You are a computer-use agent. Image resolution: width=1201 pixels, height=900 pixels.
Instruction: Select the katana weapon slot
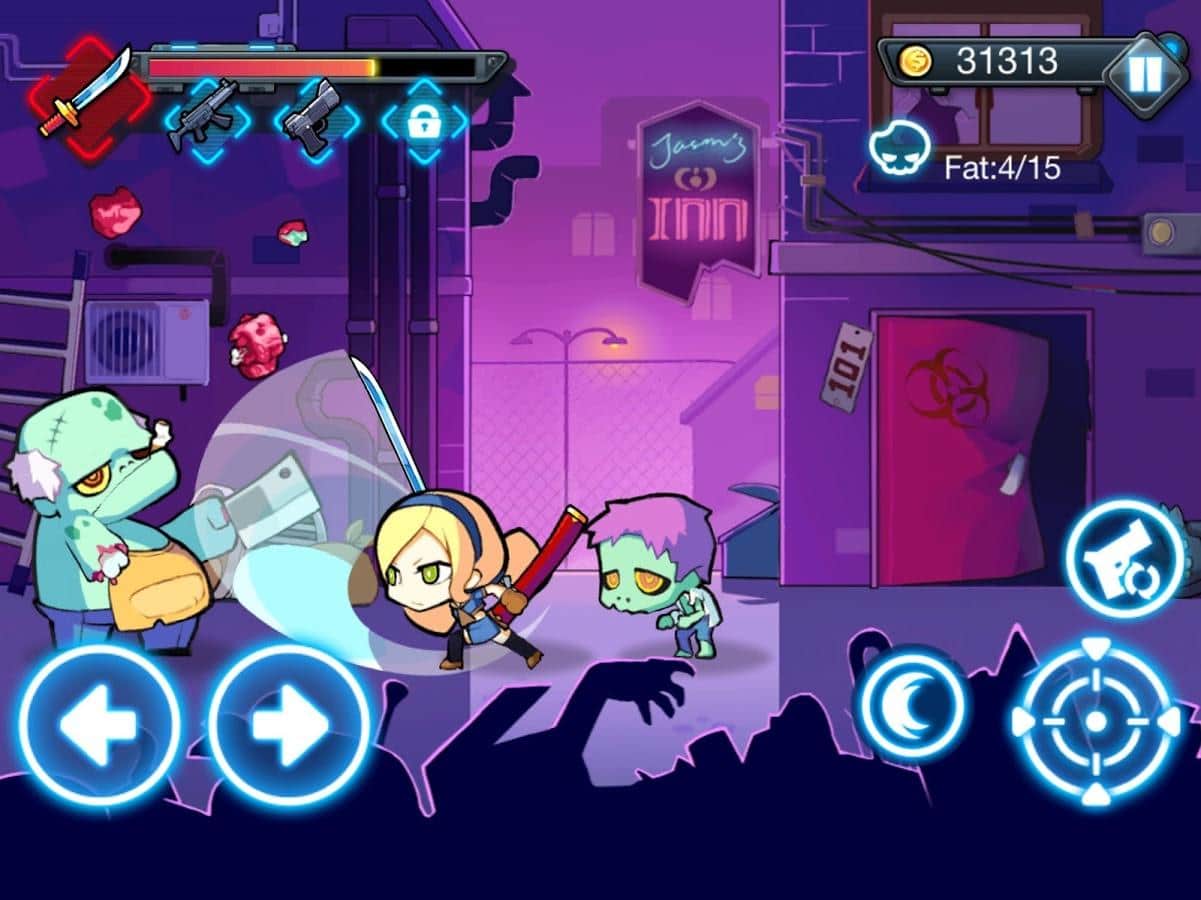point(88,93)
